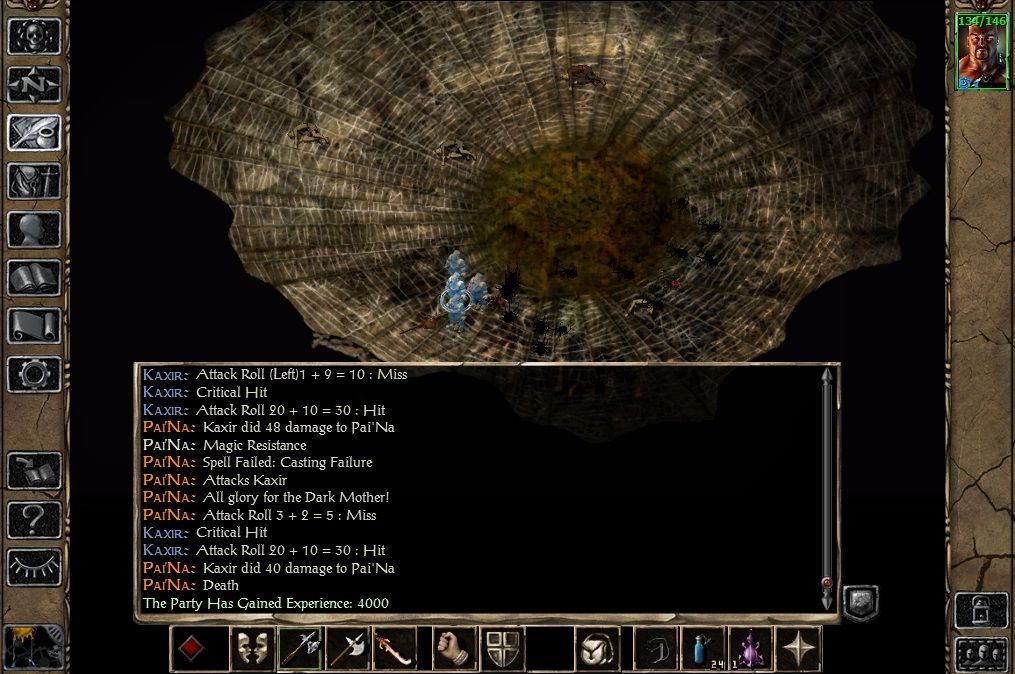Use the blue potion quick item

[702, 649]
